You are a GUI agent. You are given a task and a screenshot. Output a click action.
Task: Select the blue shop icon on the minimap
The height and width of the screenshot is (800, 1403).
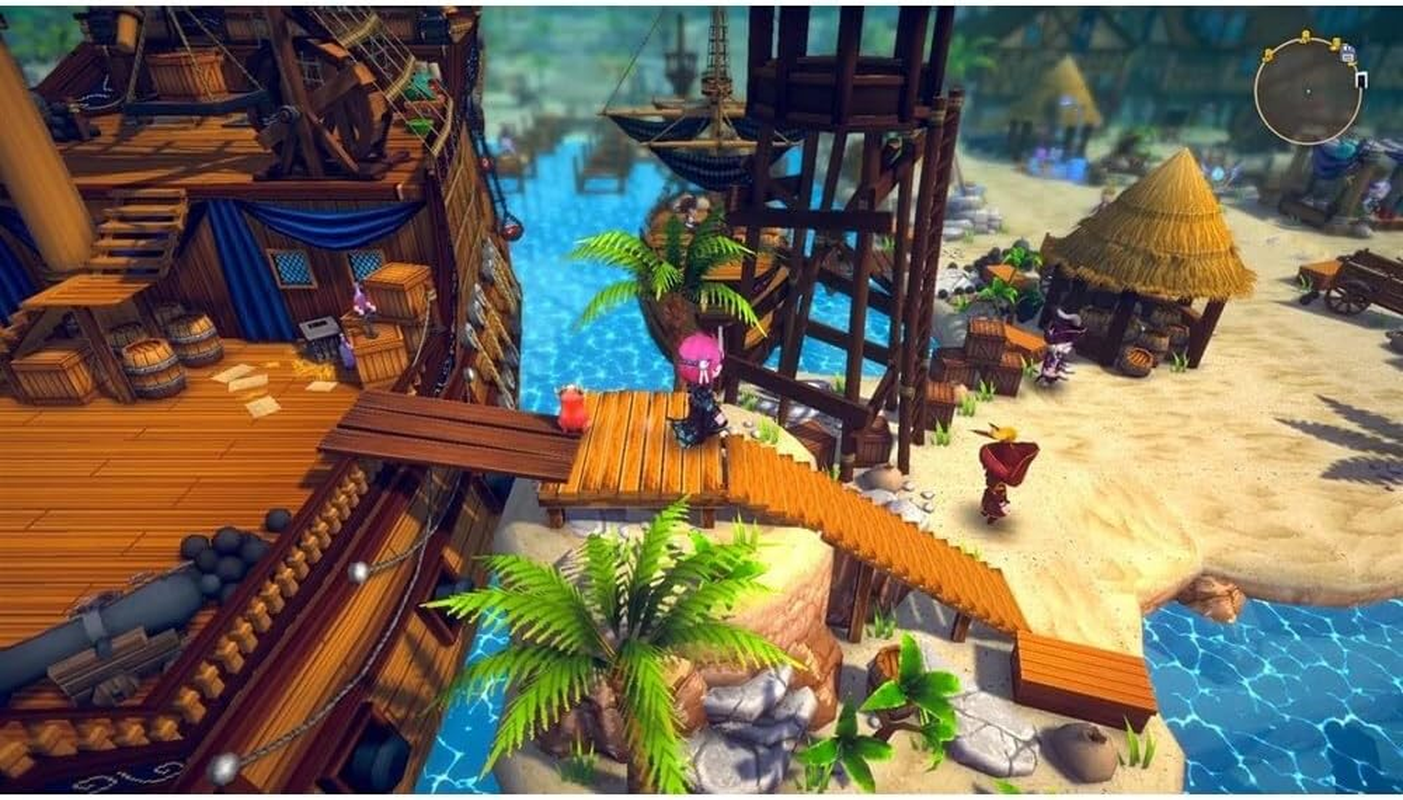(x=1348, y=53)
